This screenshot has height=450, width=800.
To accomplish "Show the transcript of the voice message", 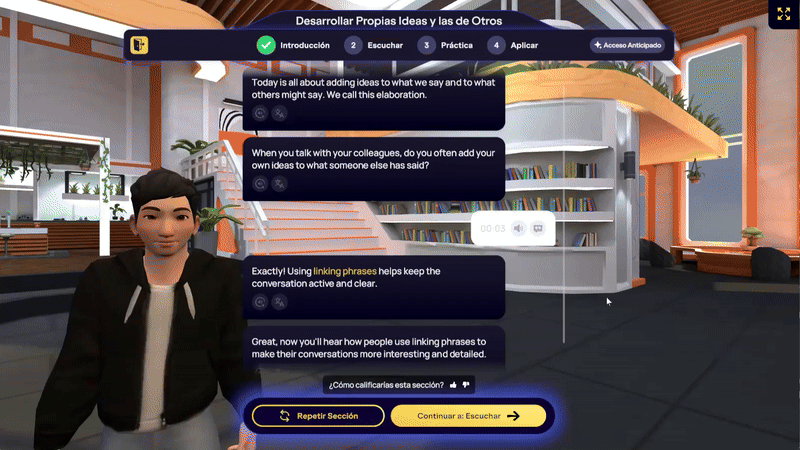I will (538, 228).
